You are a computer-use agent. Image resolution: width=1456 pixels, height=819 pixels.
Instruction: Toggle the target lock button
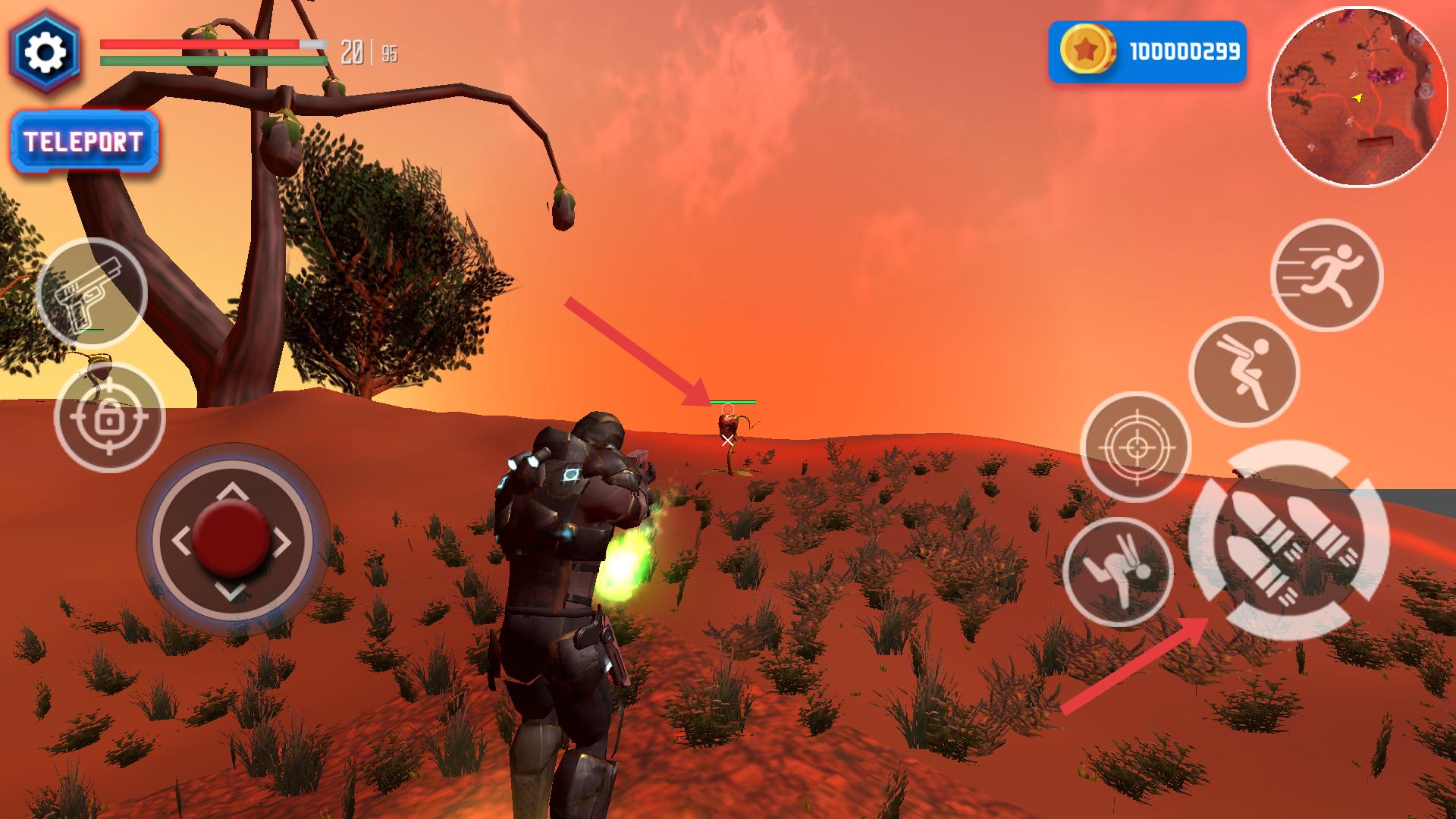tap(109, 417)
